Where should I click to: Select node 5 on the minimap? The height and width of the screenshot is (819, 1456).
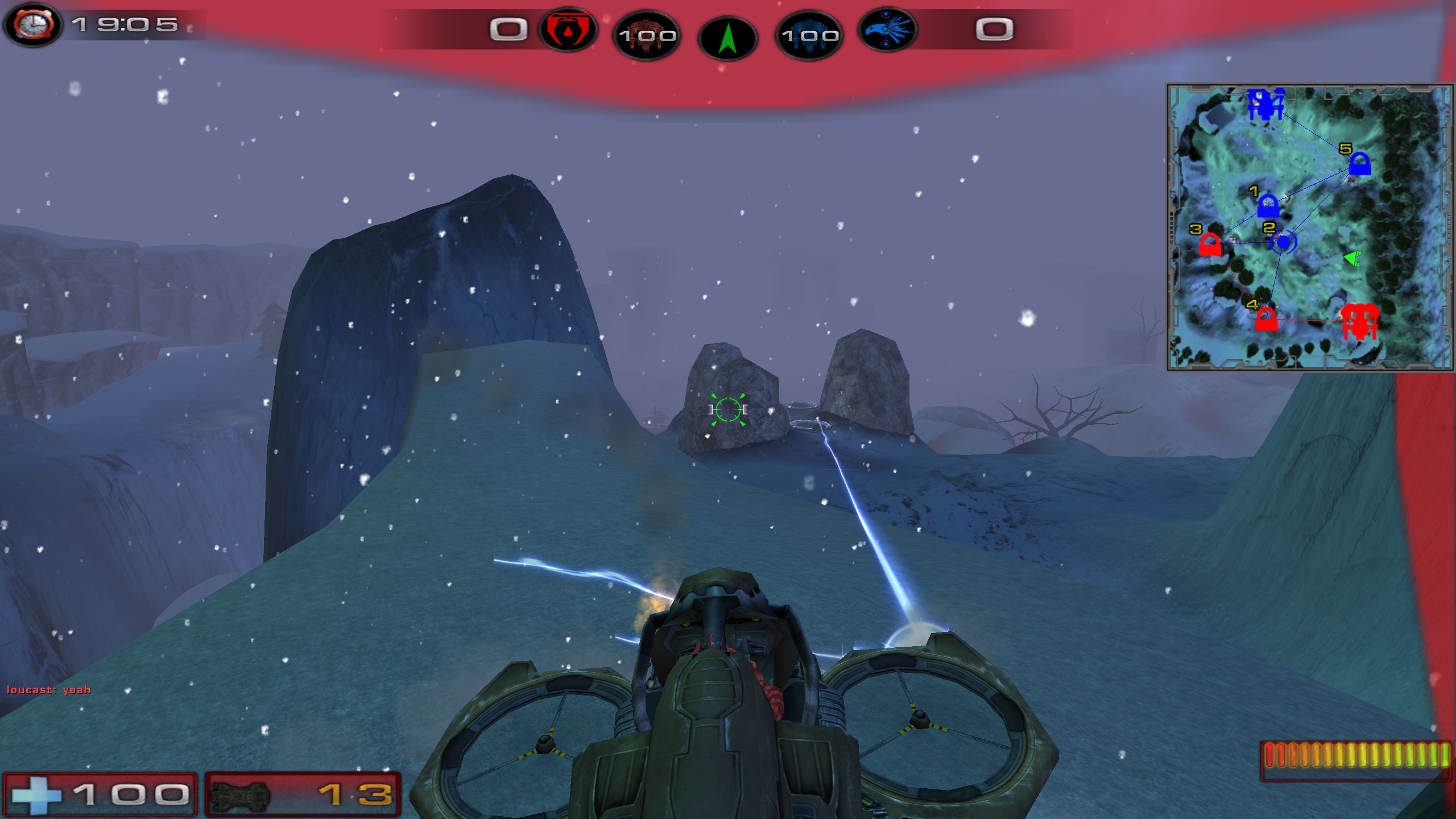(1359, 164)
